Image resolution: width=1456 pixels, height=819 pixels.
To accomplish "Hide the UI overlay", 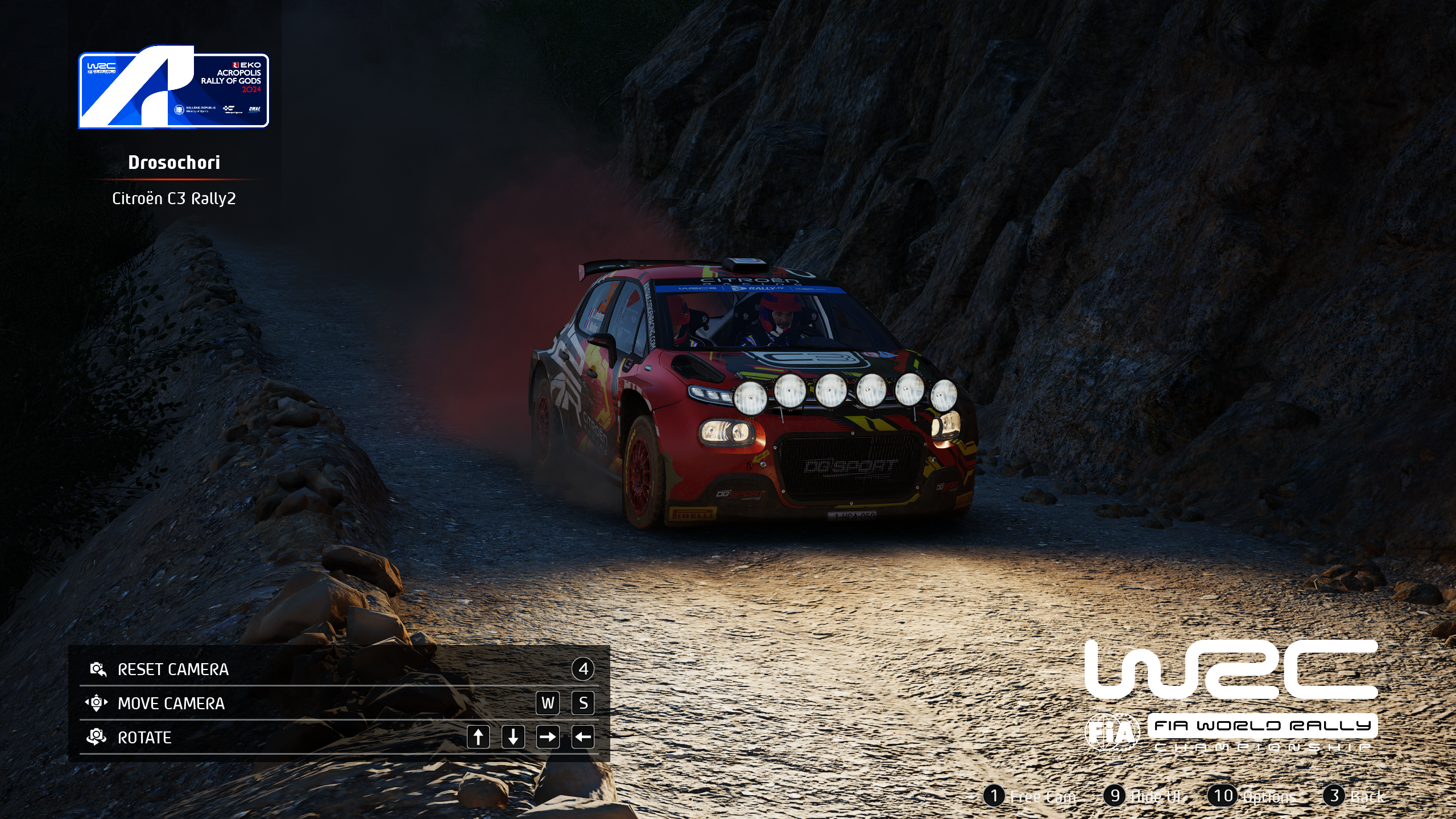I will pyautogui.click(x=1145, y=796).
